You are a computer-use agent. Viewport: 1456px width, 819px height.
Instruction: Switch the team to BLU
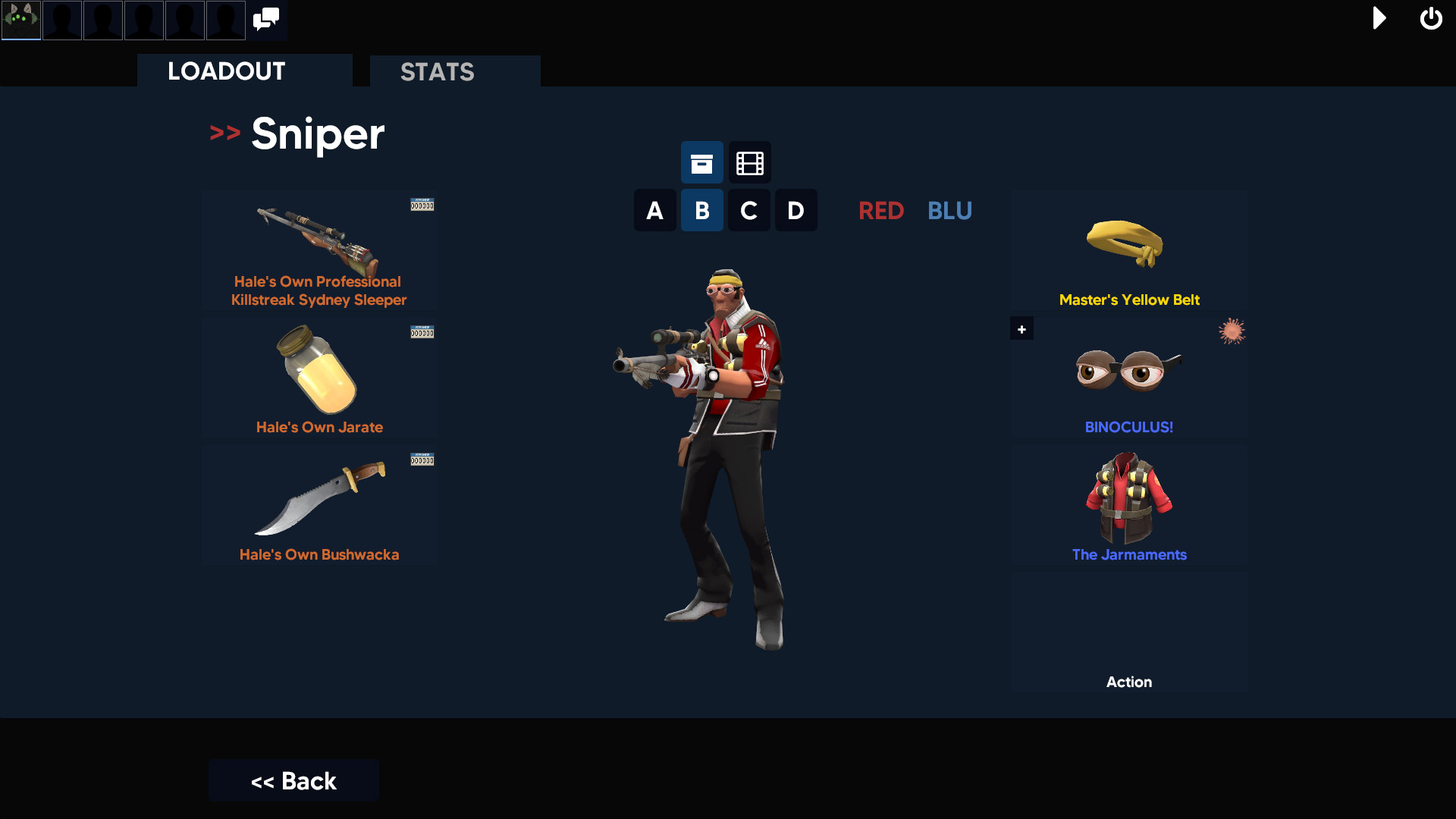[949, 211]
